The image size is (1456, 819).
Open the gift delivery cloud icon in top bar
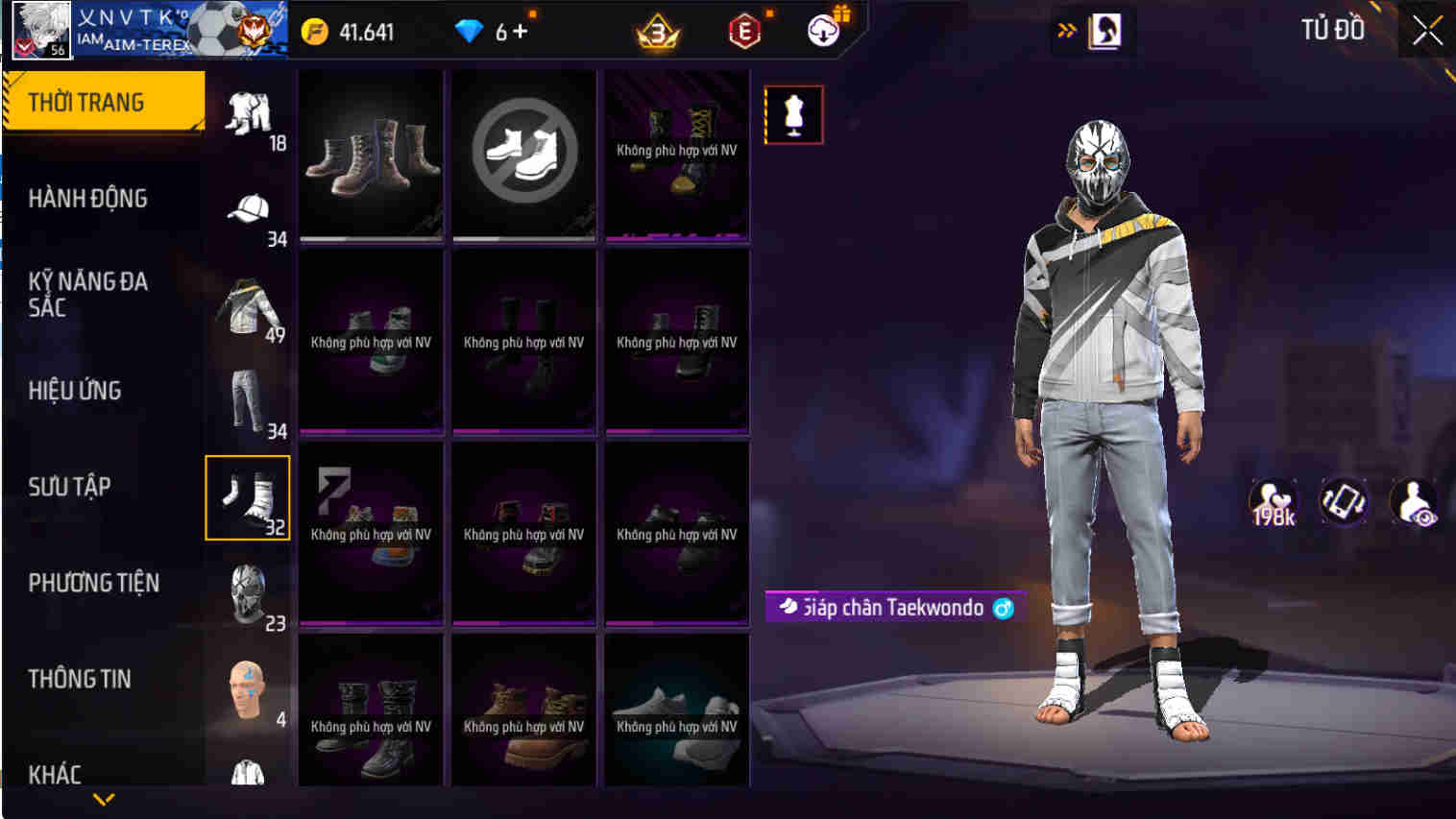(824, 30)
